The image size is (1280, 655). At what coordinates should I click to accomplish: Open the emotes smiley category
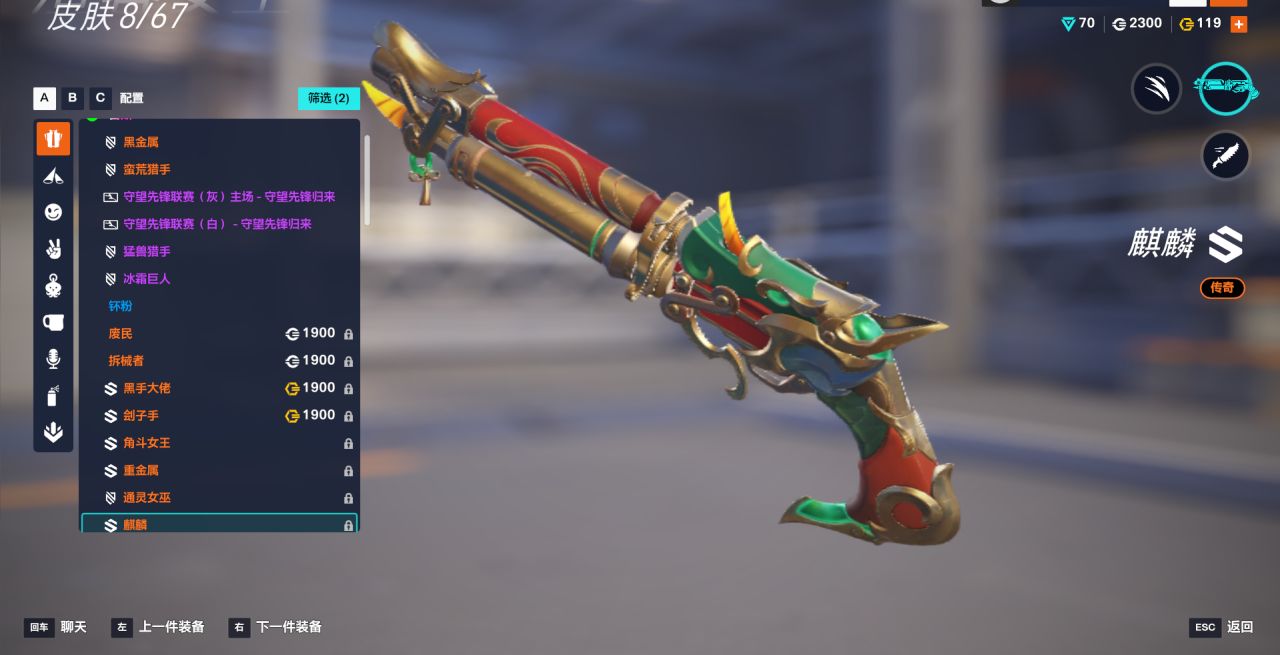[53, 212]
